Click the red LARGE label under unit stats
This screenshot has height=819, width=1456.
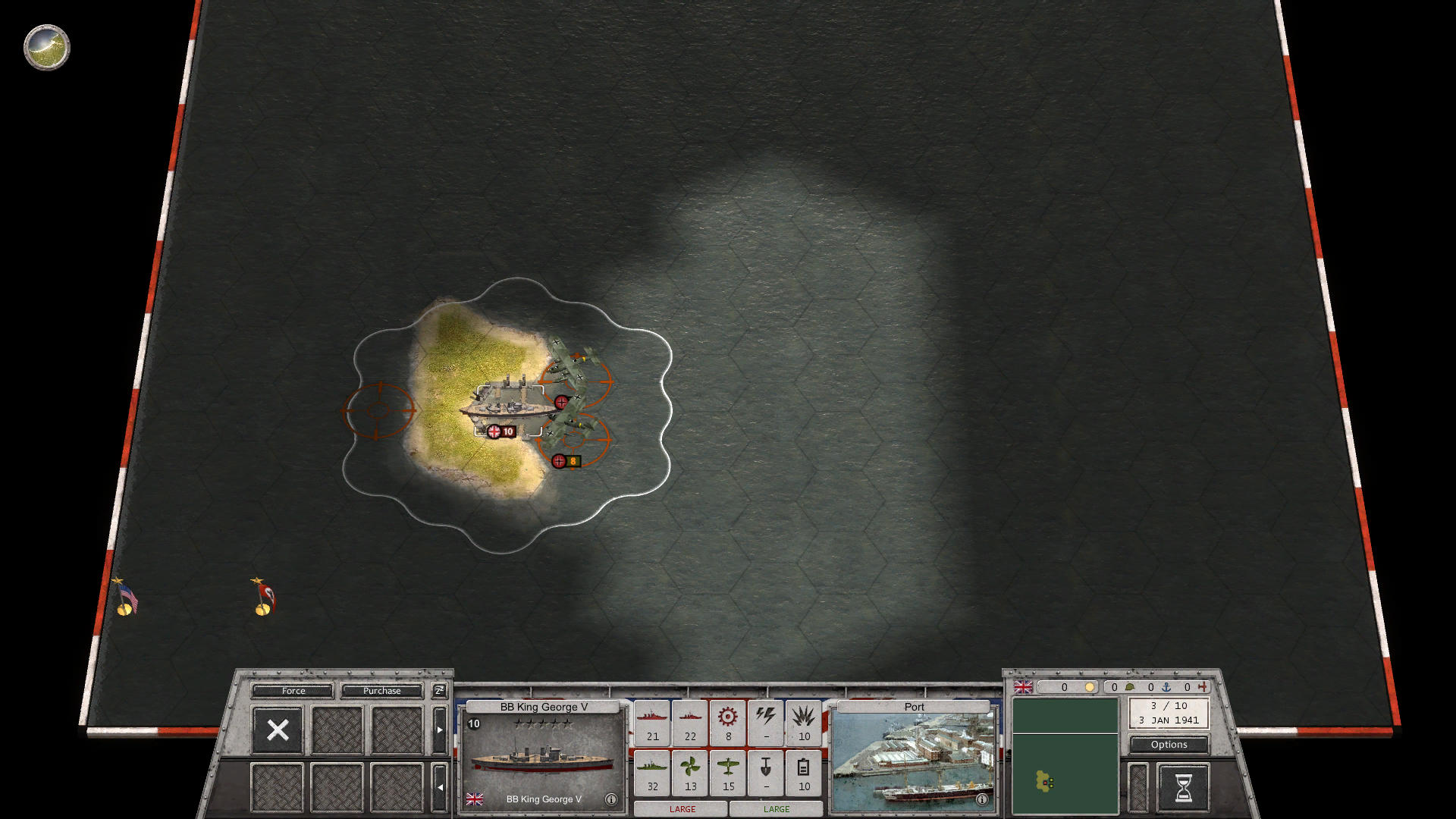(x=681, y=809)
